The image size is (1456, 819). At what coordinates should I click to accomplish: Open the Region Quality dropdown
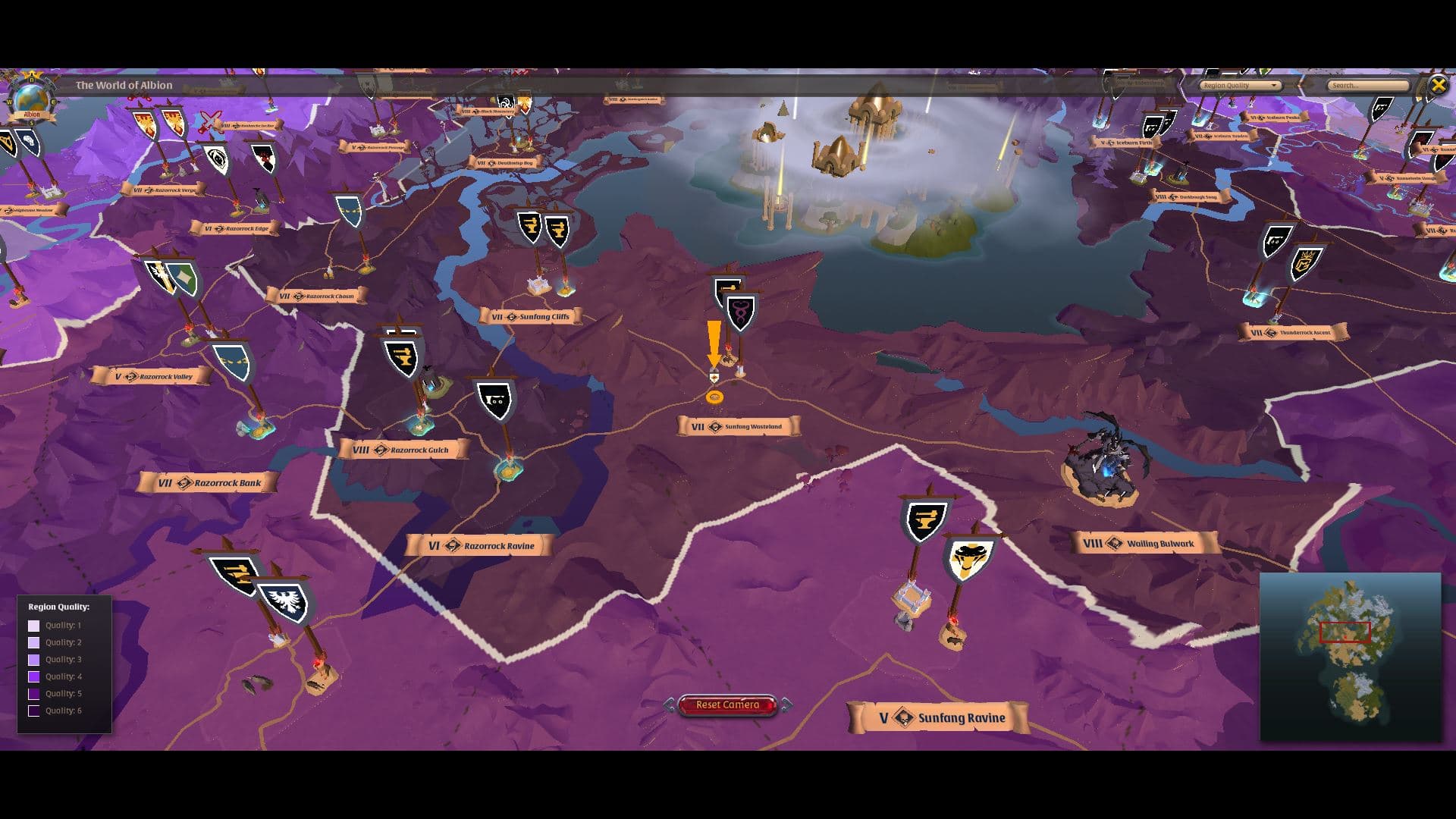pyautogui.click(x=1240, y=86)
